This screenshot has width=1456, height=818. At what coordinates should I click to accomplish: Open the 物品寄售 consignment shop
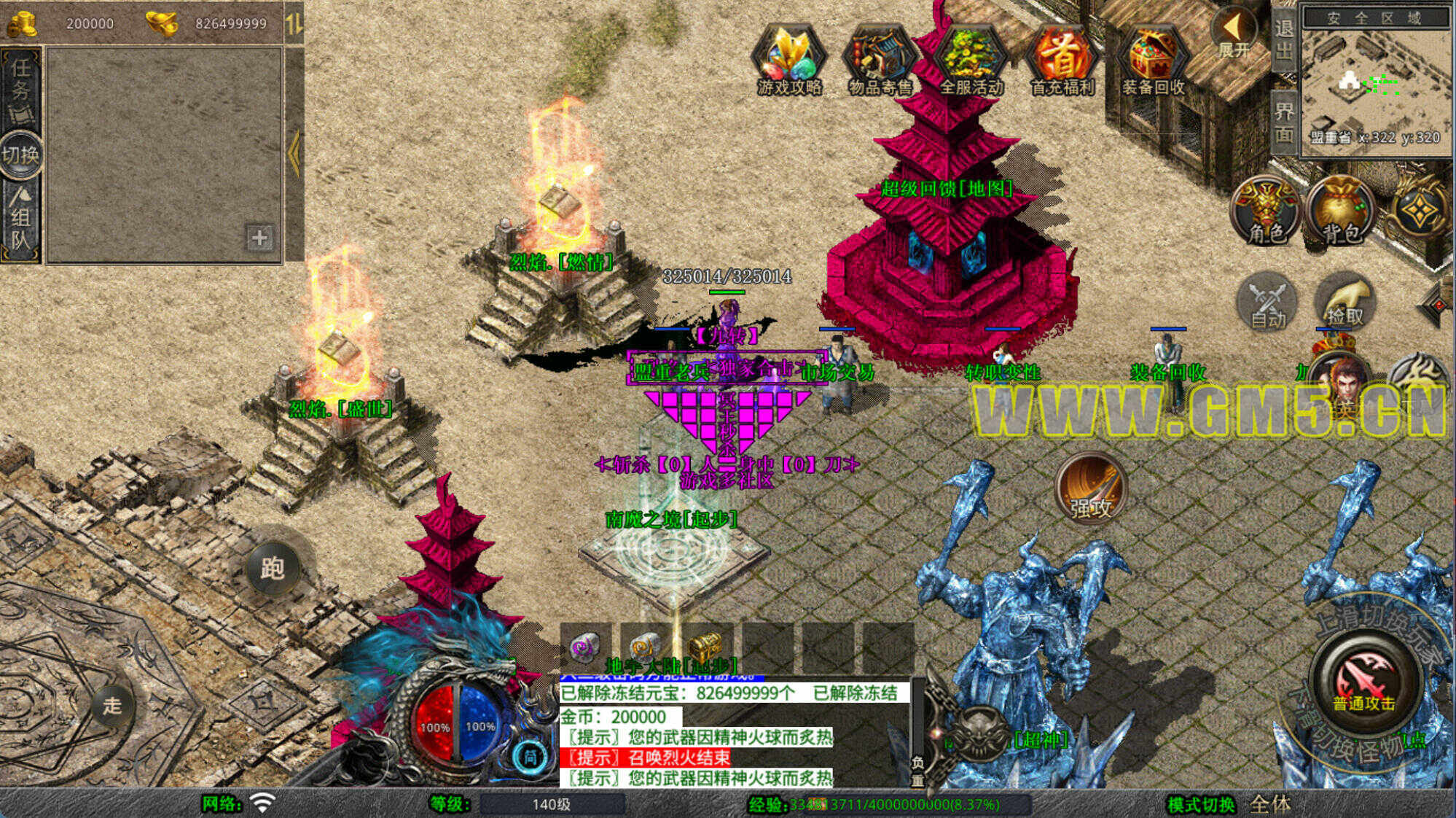(880, 60)
